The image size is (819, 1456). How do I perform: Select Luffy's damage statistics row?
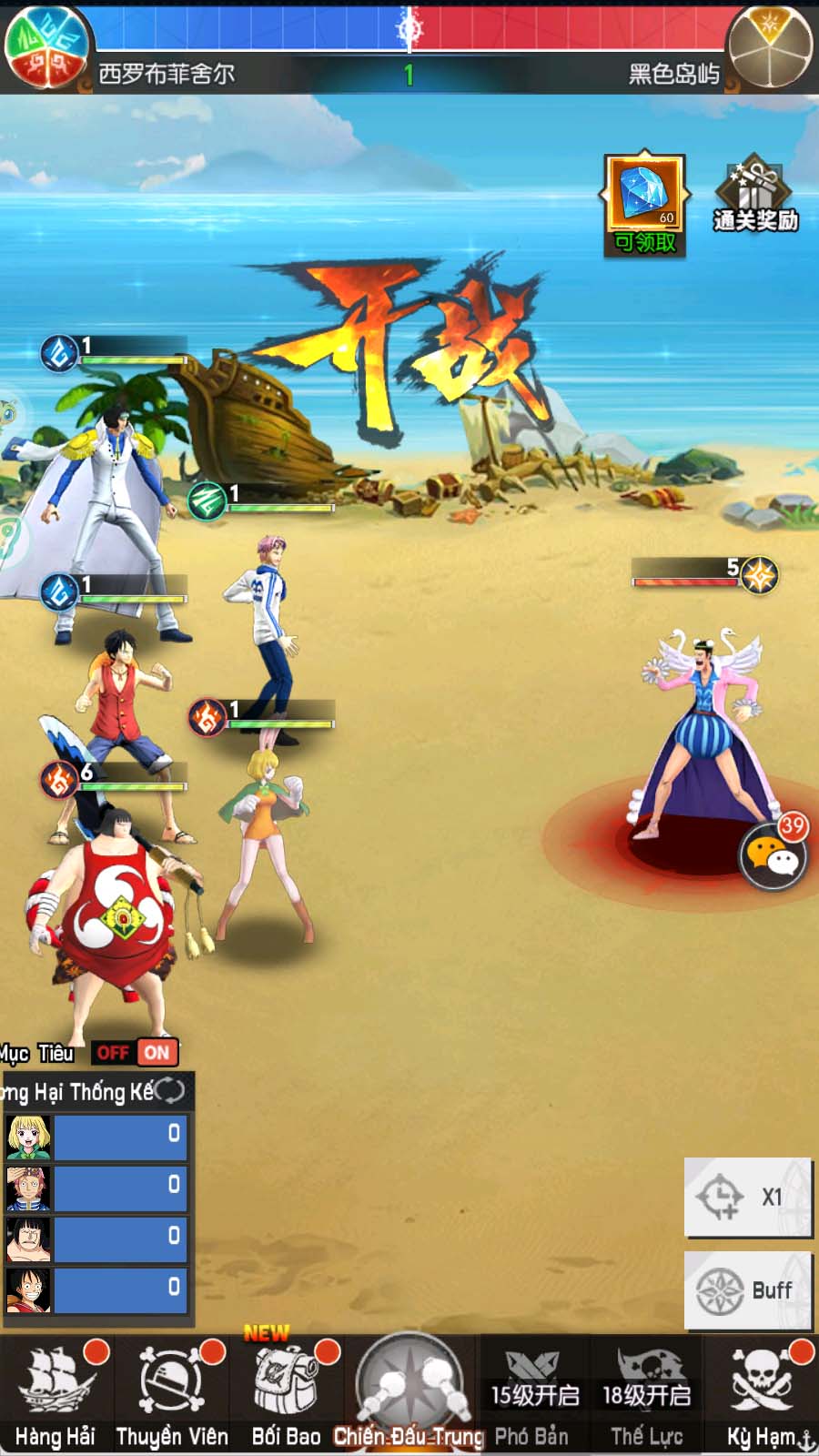96,1289
